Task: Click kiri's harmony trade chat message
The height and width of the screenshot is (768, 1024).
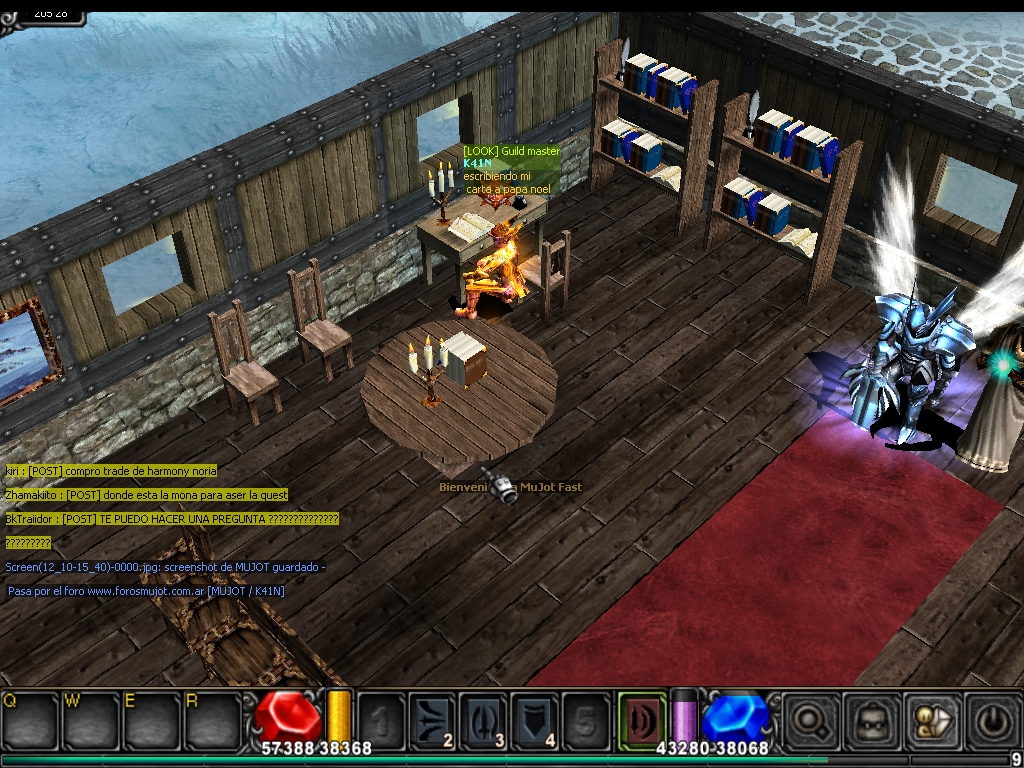Action: (111, 471)
